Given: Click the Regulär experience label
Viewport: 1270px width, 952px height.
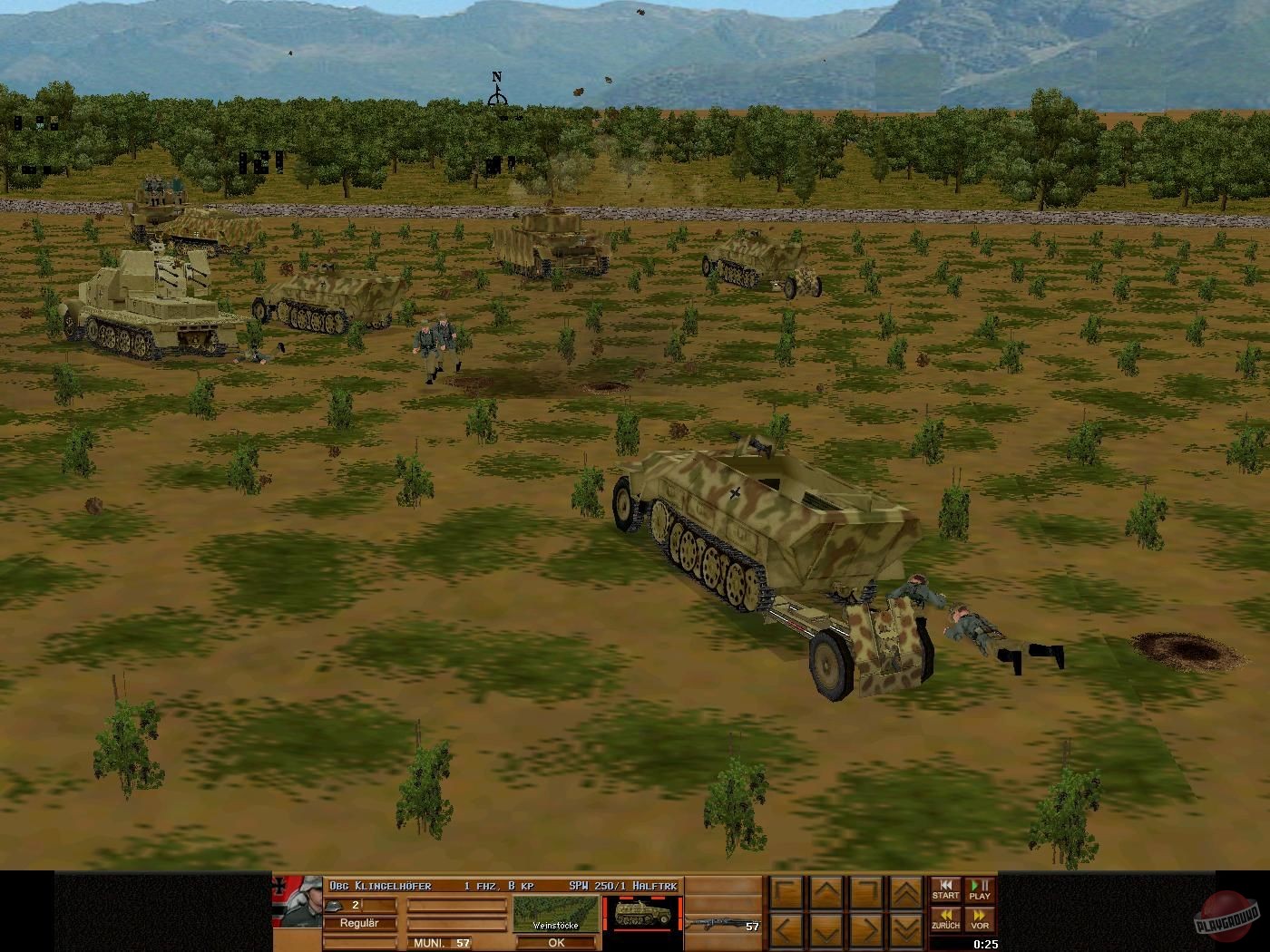Looking at the screenshot, I should coord(359,923).
